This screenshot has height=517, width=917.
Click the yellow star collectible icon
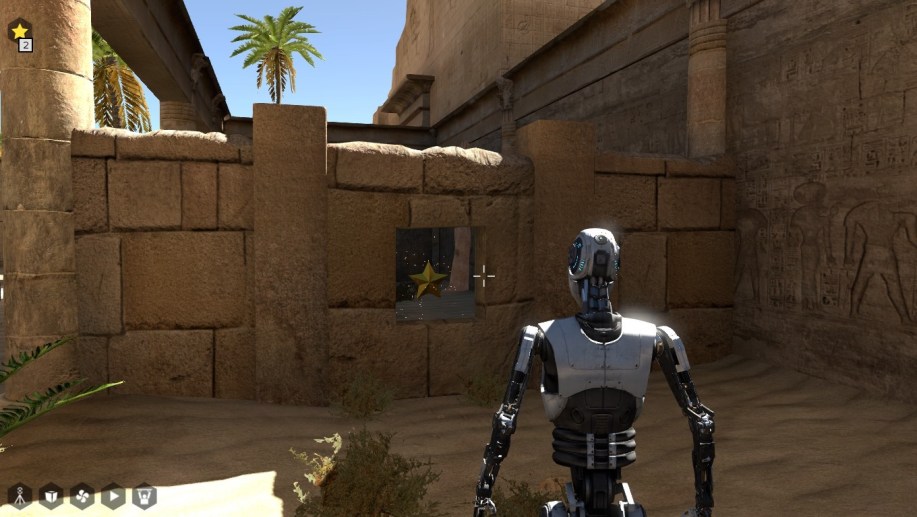[19, 30]
